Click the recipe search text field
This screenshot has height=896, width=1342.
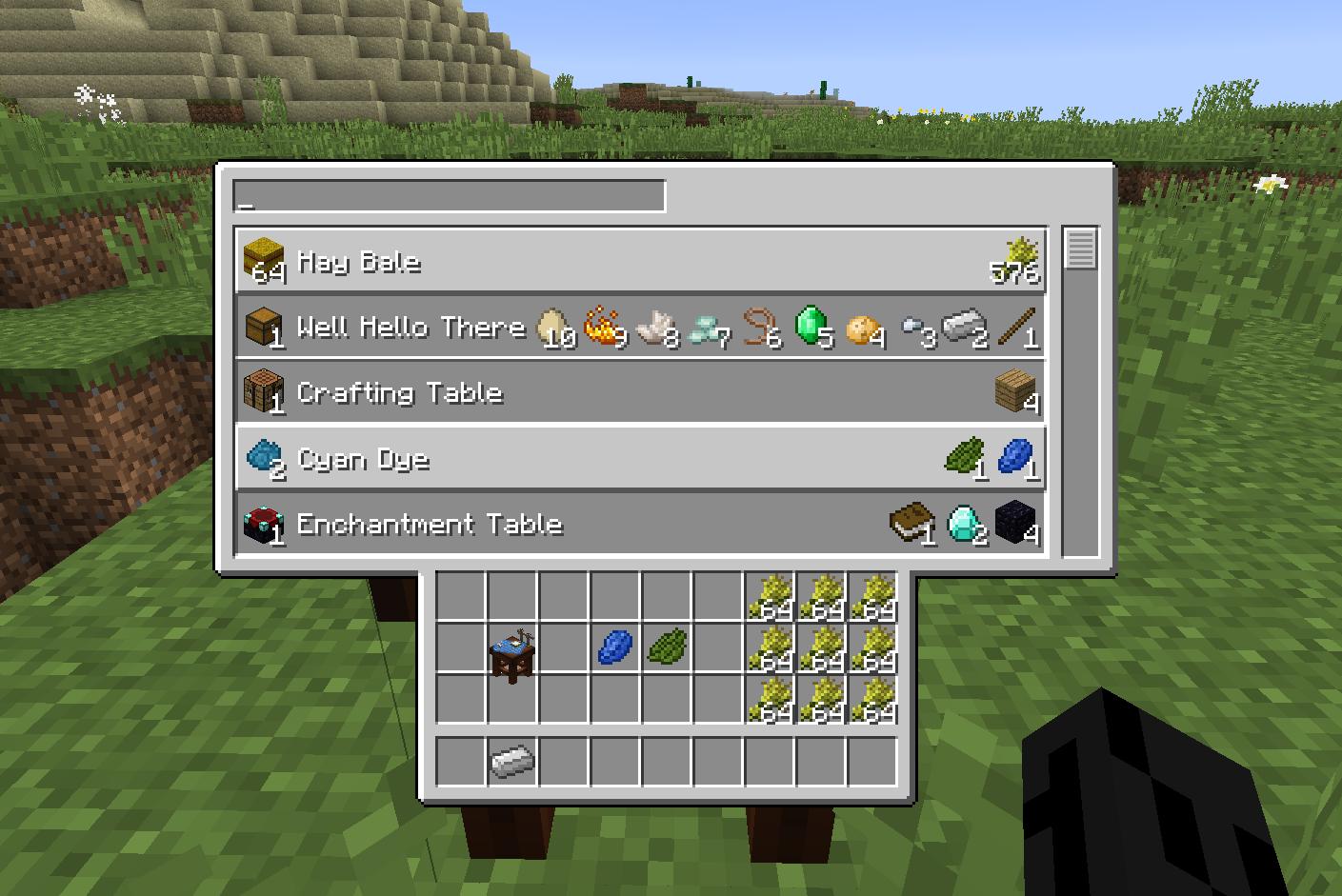[x=449, y=197]
